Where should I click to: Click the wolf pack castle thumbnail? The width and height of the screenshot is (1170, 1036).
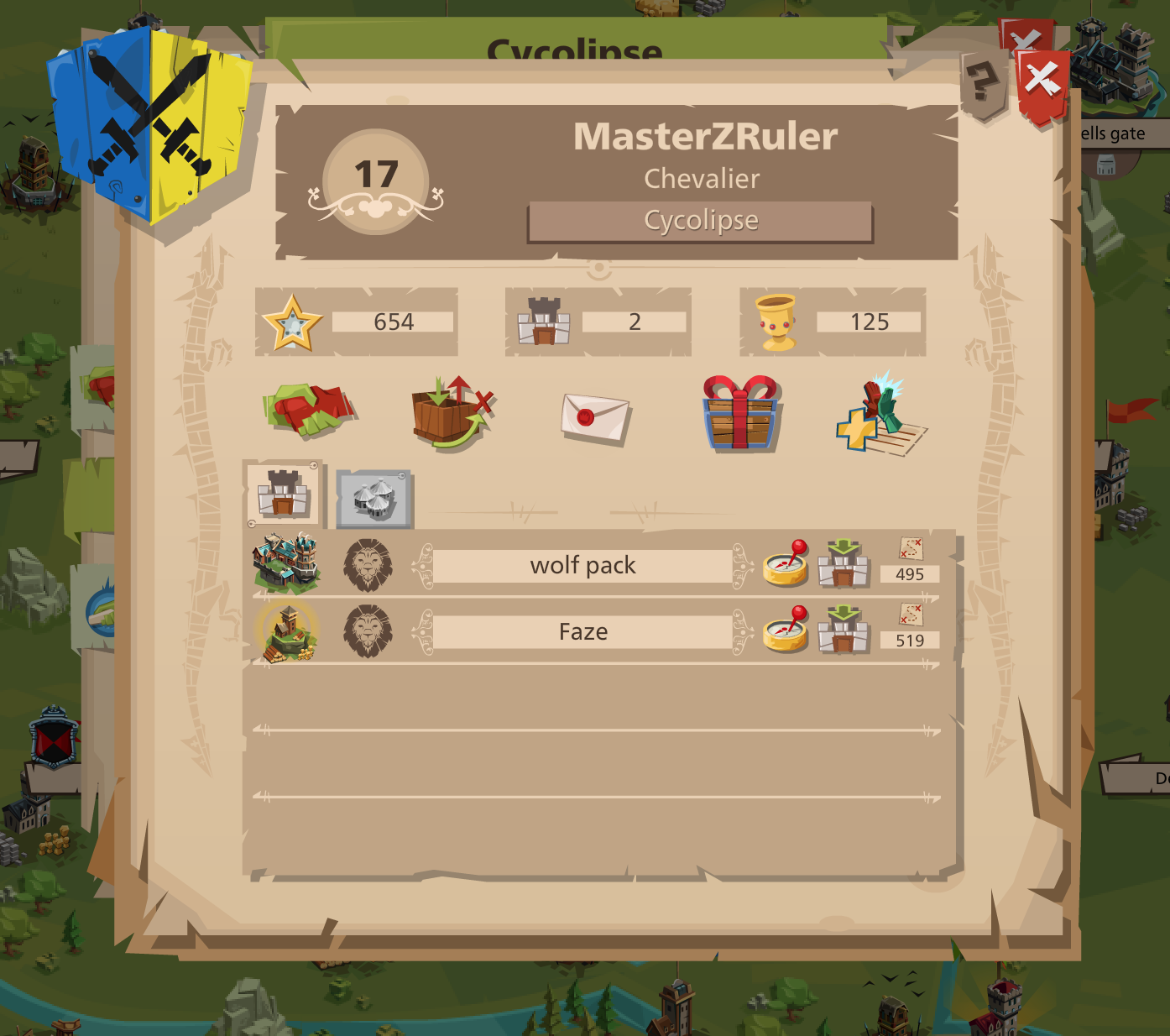click(x=285, y=564)
